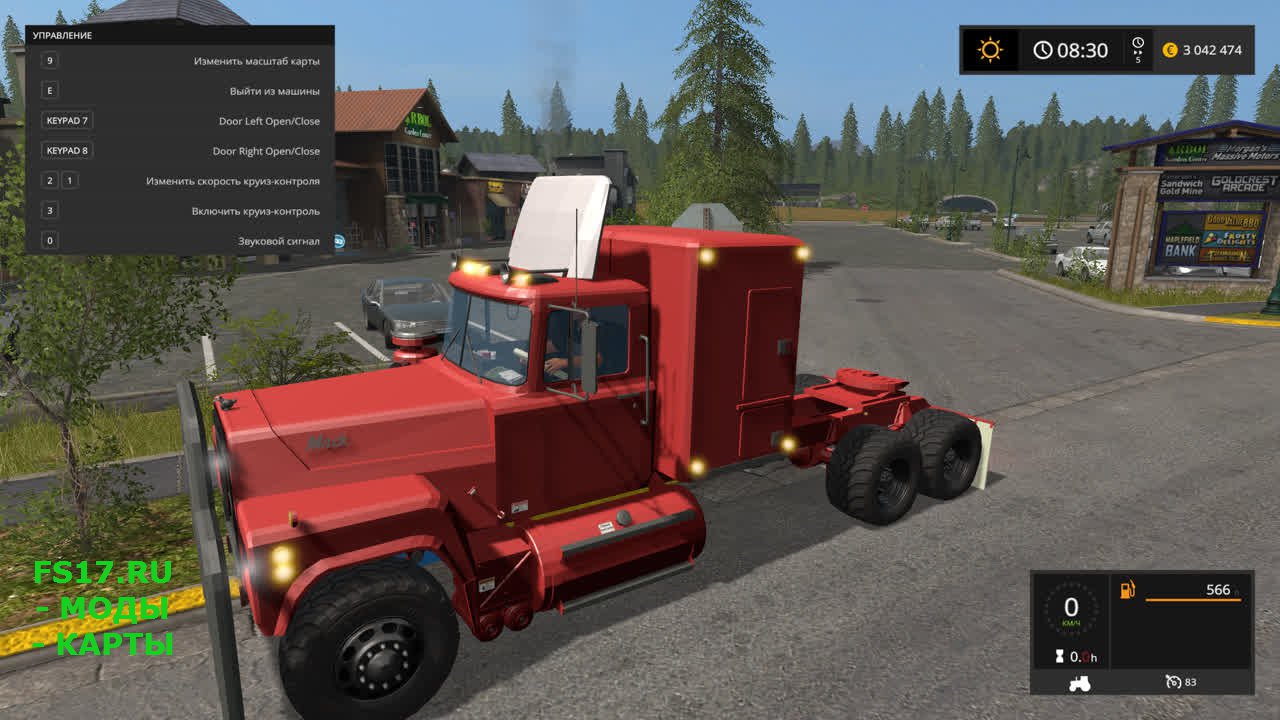Image resolution: width=1280 pixels, height=720 pixels.
Task: Click the gold coin money icon
Action: pos(1170,50)
